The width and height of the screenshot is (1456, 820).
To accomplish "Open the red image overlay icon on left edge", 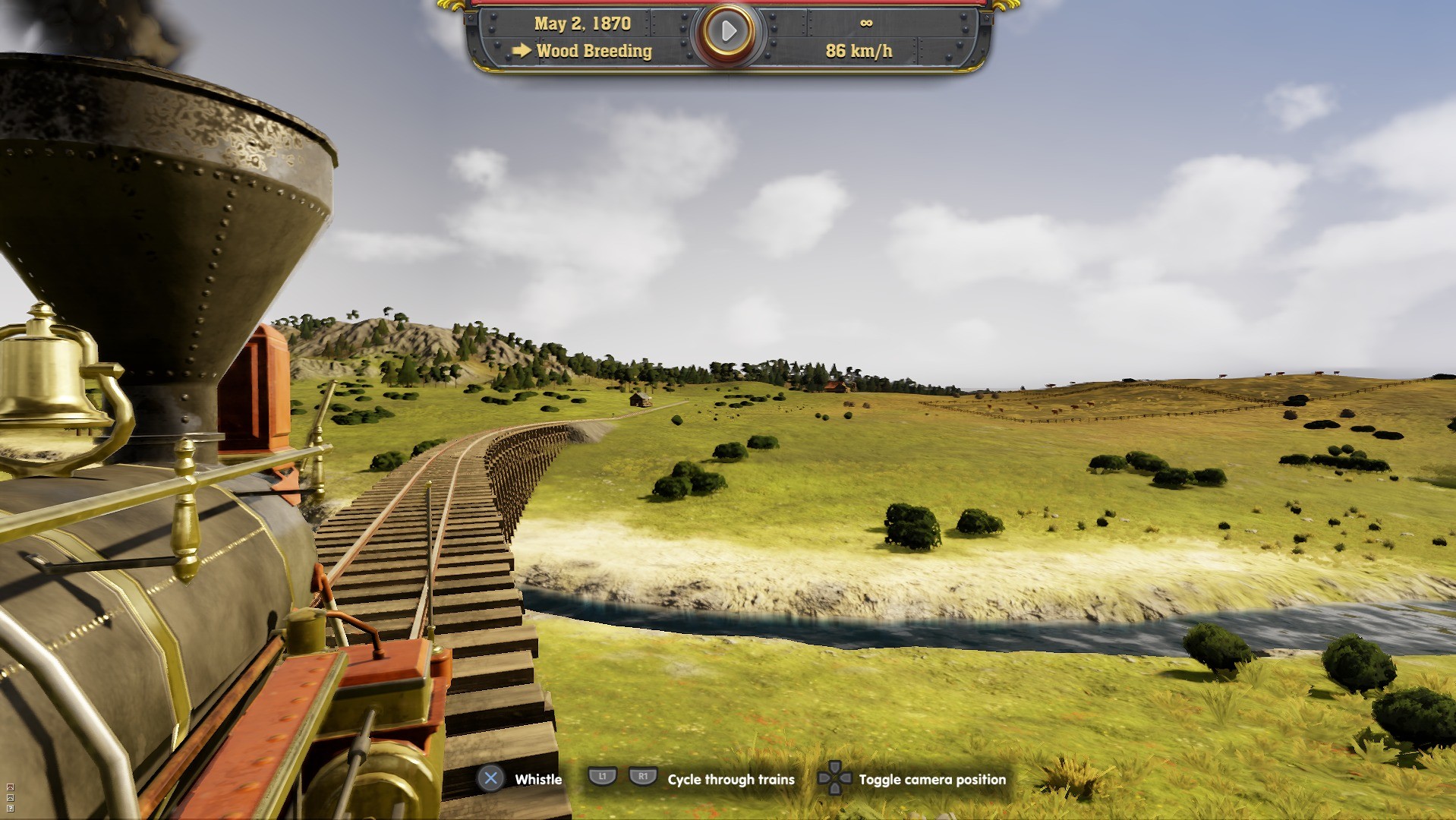I will coord(10,787).
